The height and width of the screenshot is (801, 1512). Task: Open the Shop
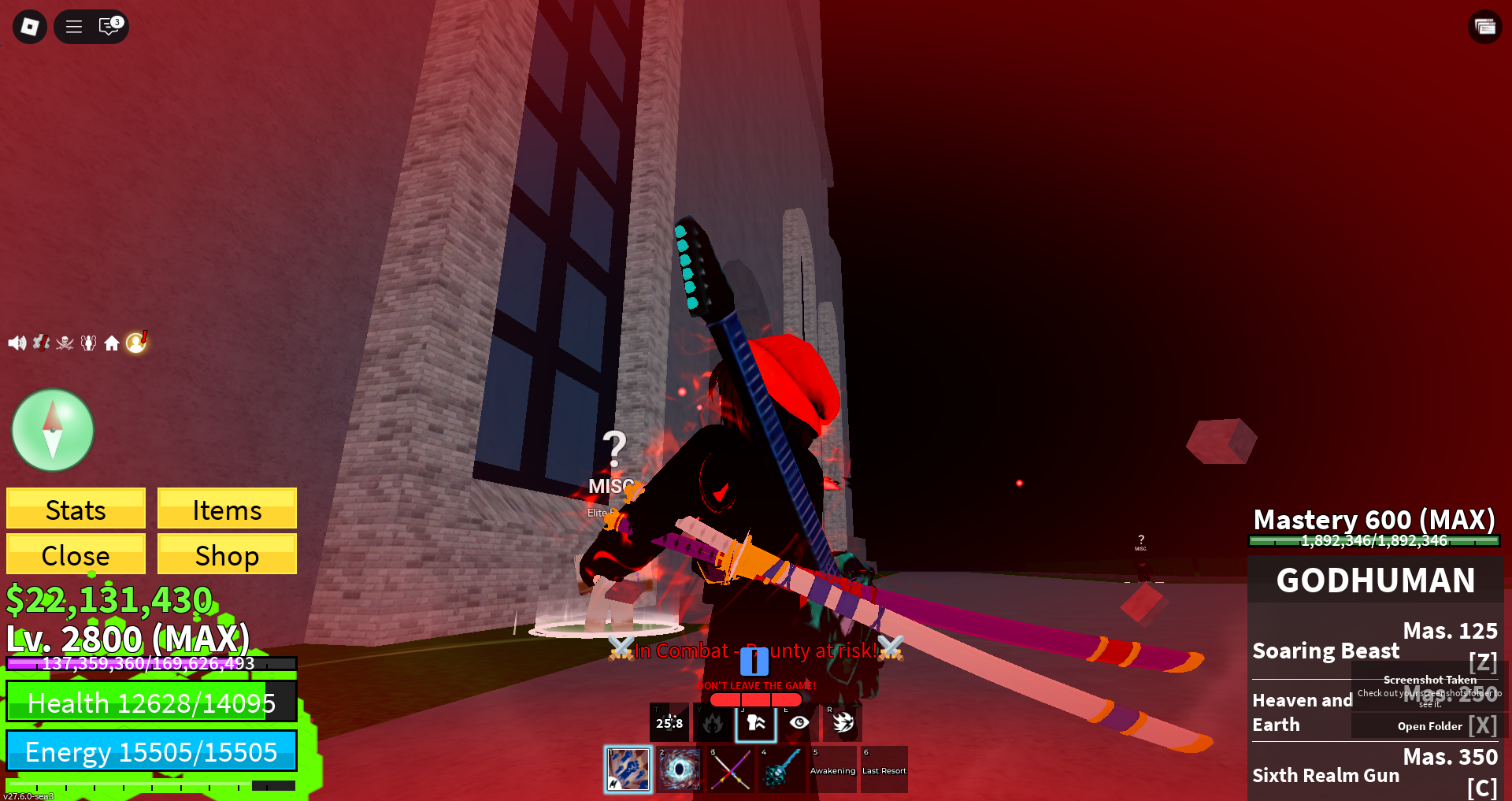pos(227,554)
